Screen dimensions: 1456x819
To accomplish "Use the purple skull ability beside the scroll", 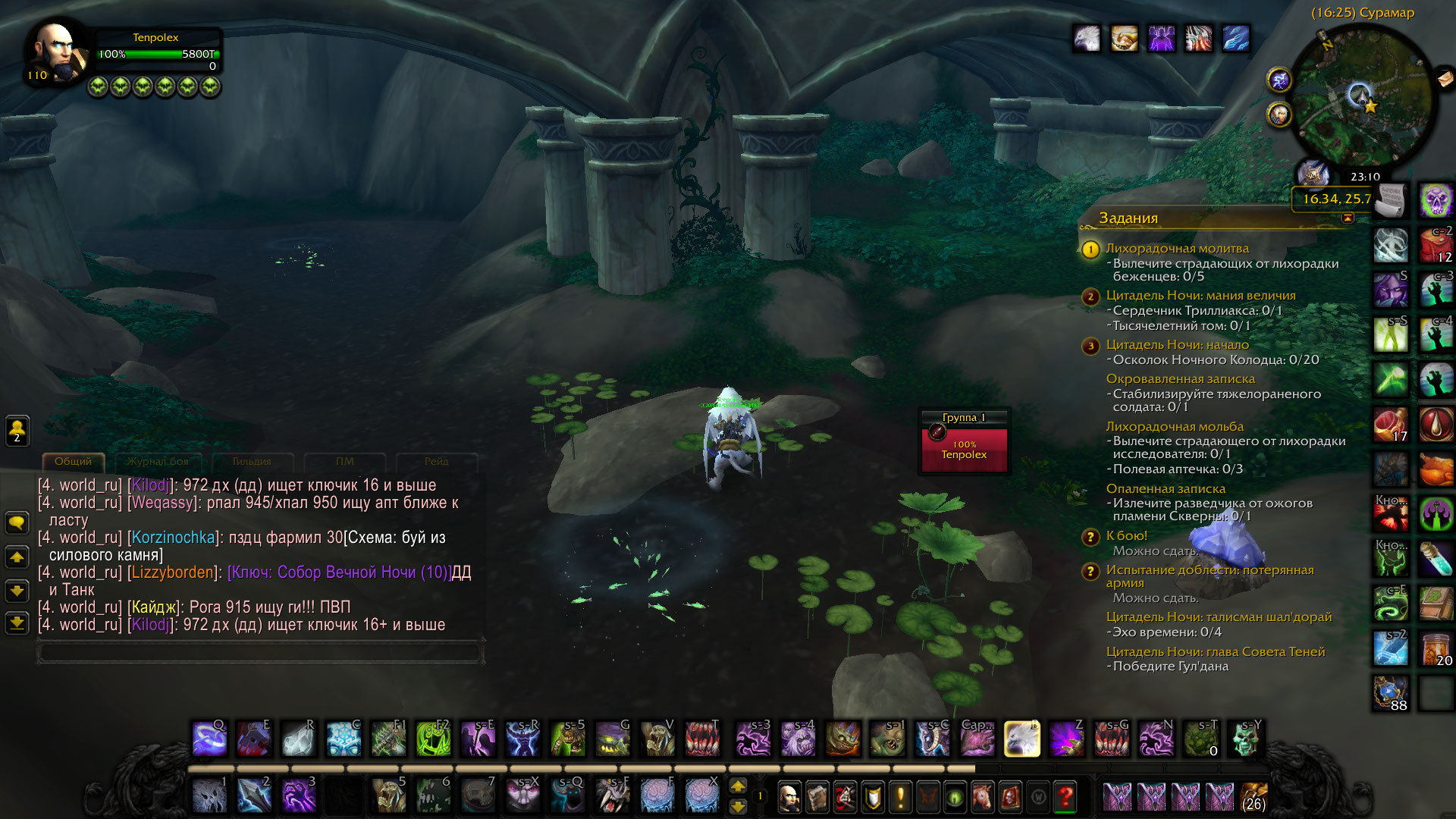I will (x=1436, y=200).
